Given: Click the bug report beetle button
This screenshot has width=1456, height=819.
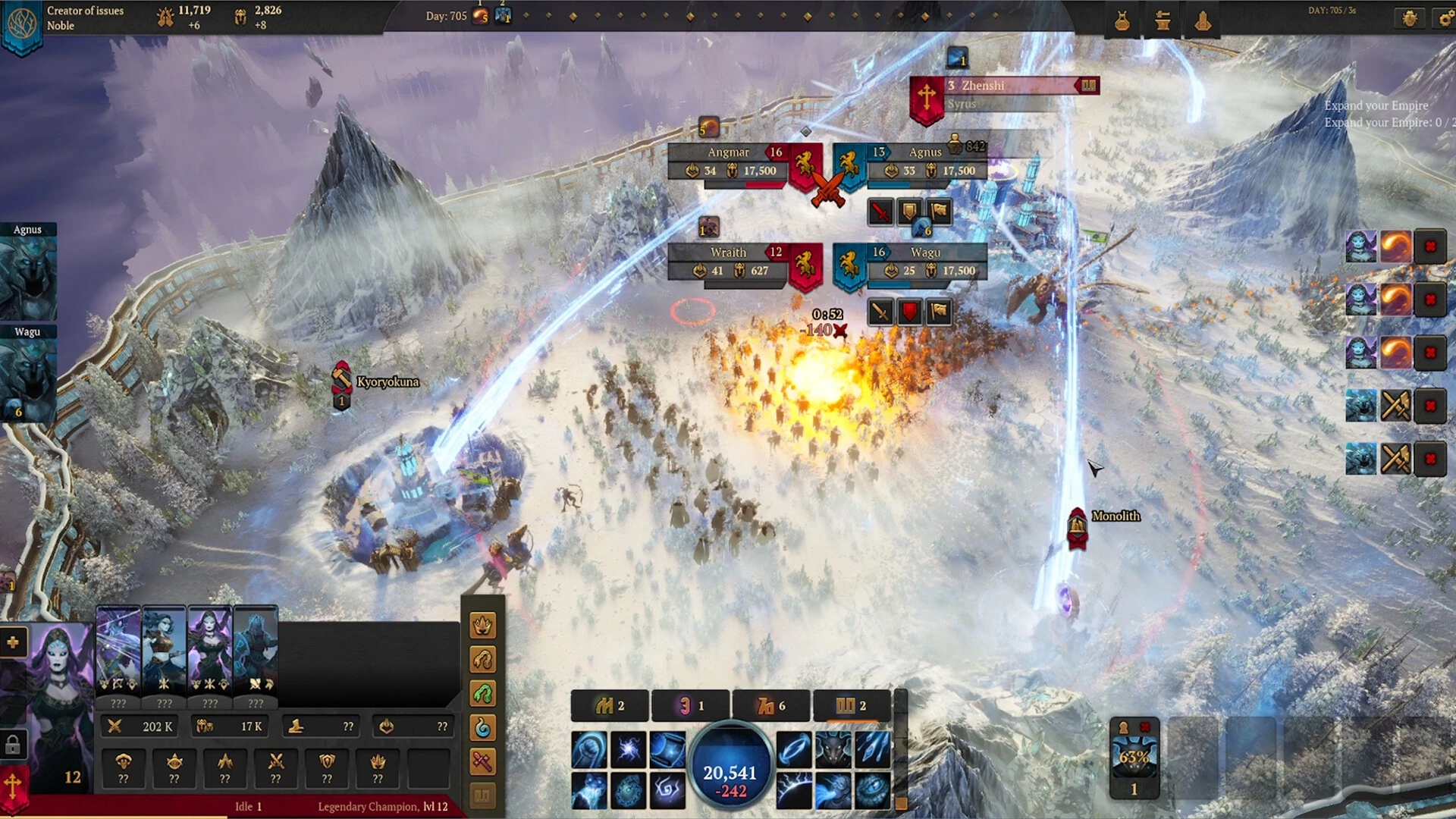Looking at the screenshot, I should [x=1410, y=19].
